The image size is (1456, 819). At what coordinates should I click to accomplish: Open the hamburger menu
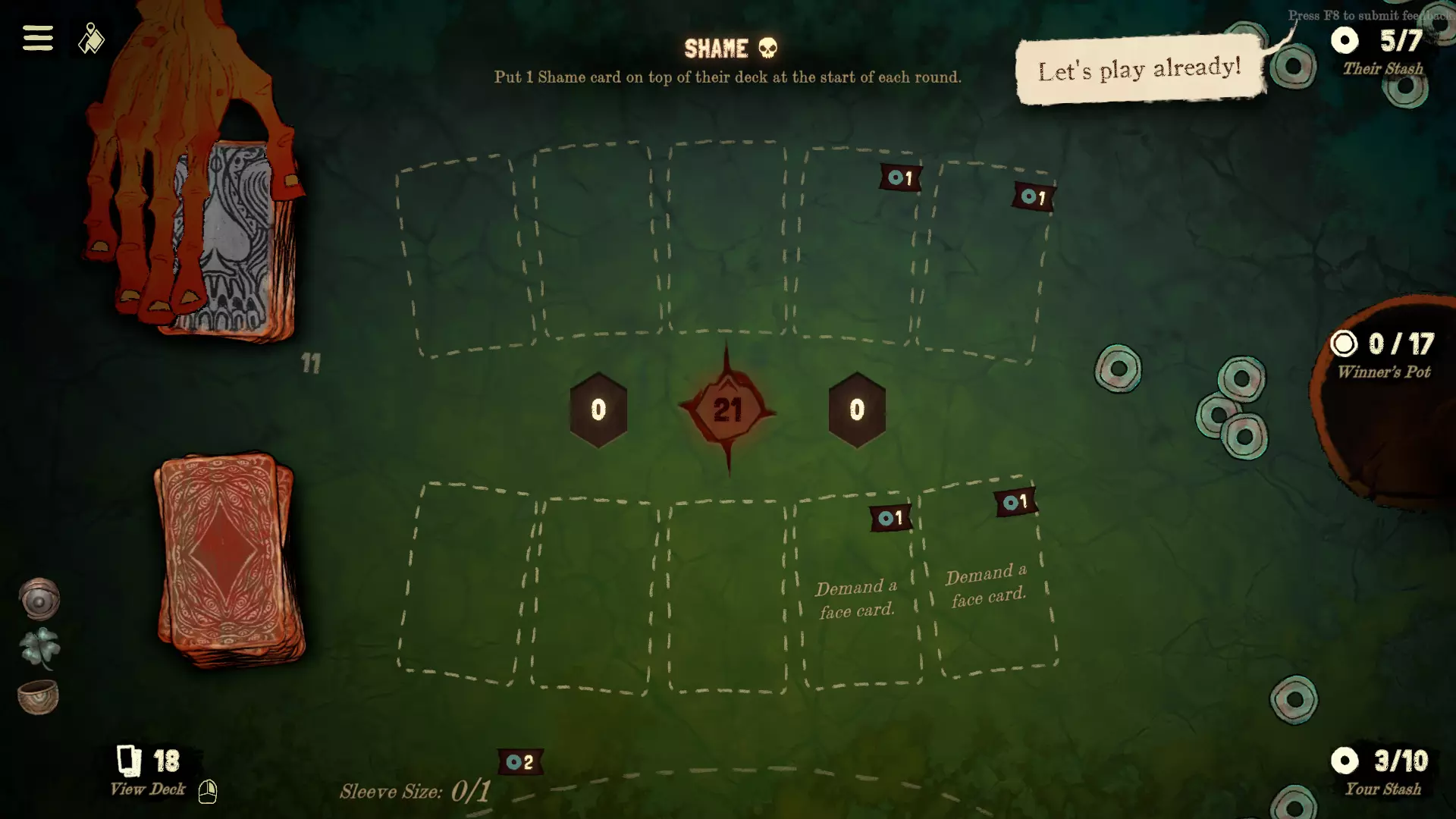(37, 38)
